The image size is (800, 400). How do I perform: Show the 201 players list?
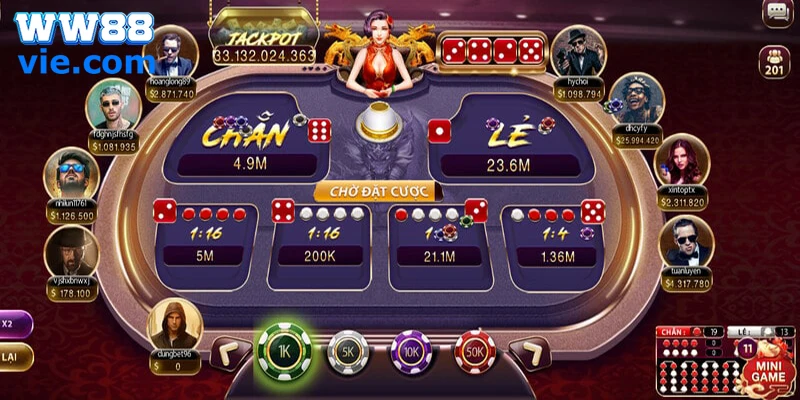pos(775,61)
